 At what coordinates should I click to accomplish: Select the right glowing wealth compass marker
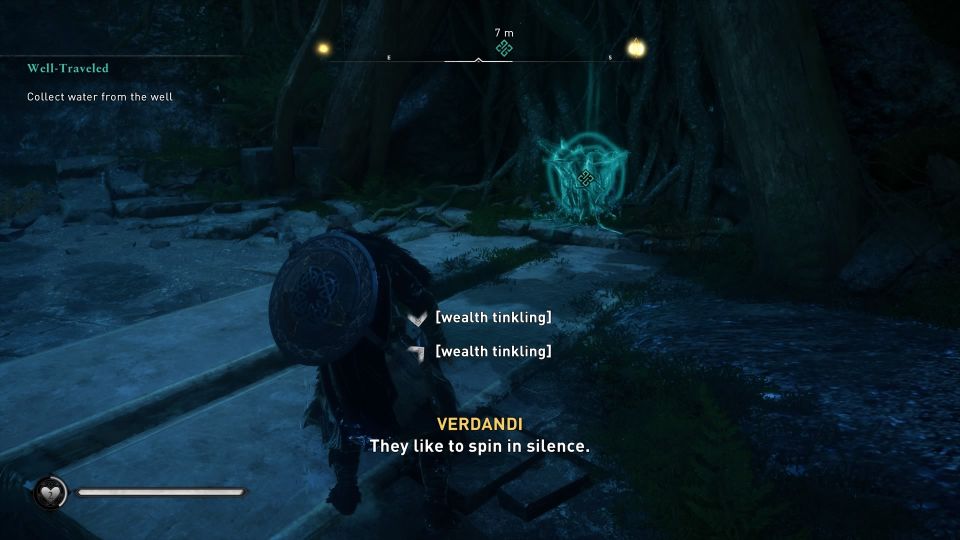(635, 47)
